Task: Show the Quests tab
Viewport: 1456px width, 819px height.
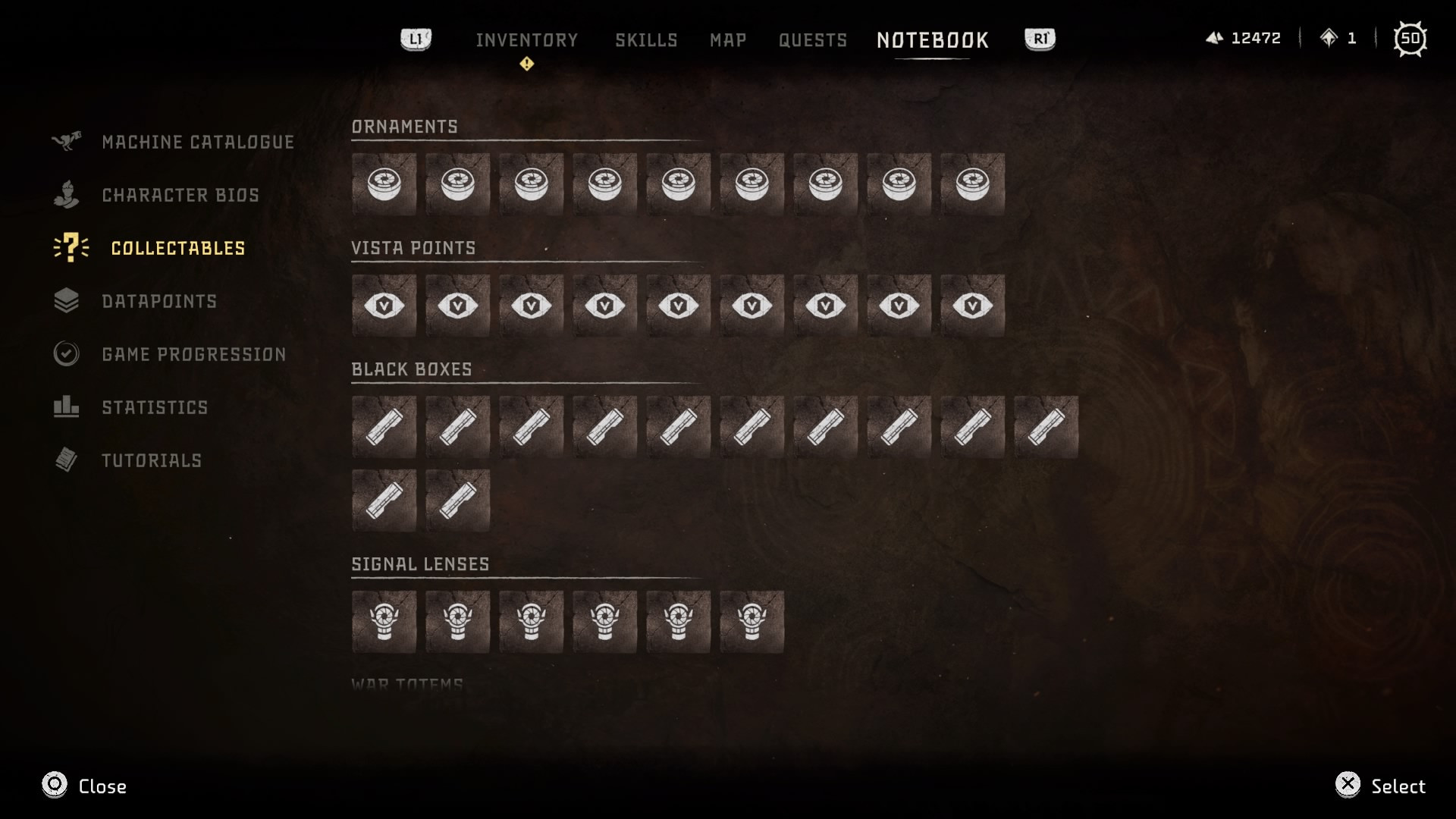Action: click(x=813, y=40)
